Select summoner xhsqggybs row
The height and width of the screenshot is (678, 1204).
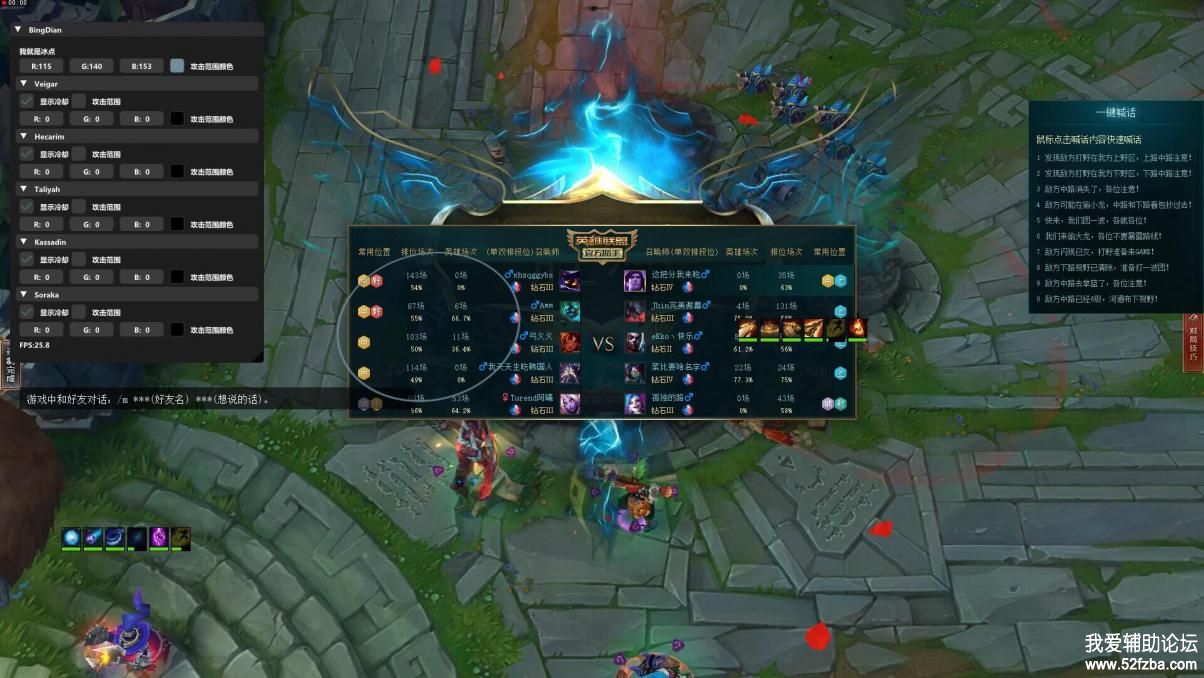click(530, 280)
